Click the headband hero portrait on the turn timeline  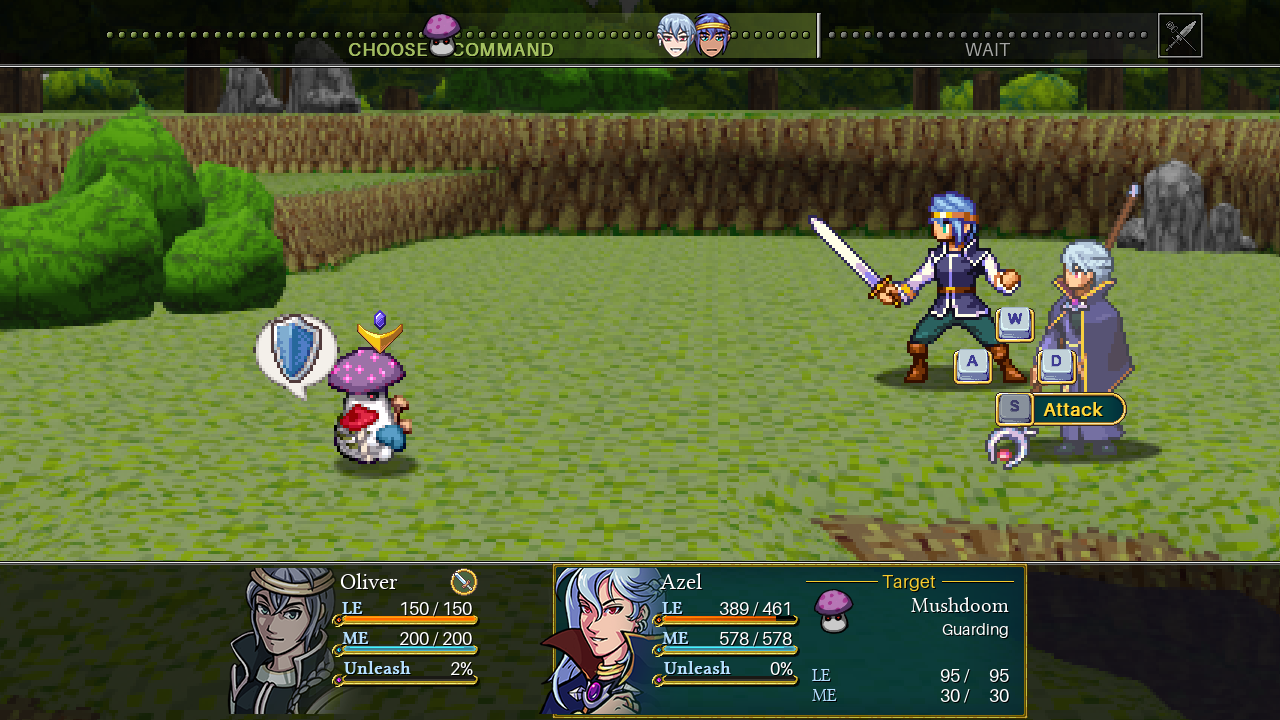711,36
